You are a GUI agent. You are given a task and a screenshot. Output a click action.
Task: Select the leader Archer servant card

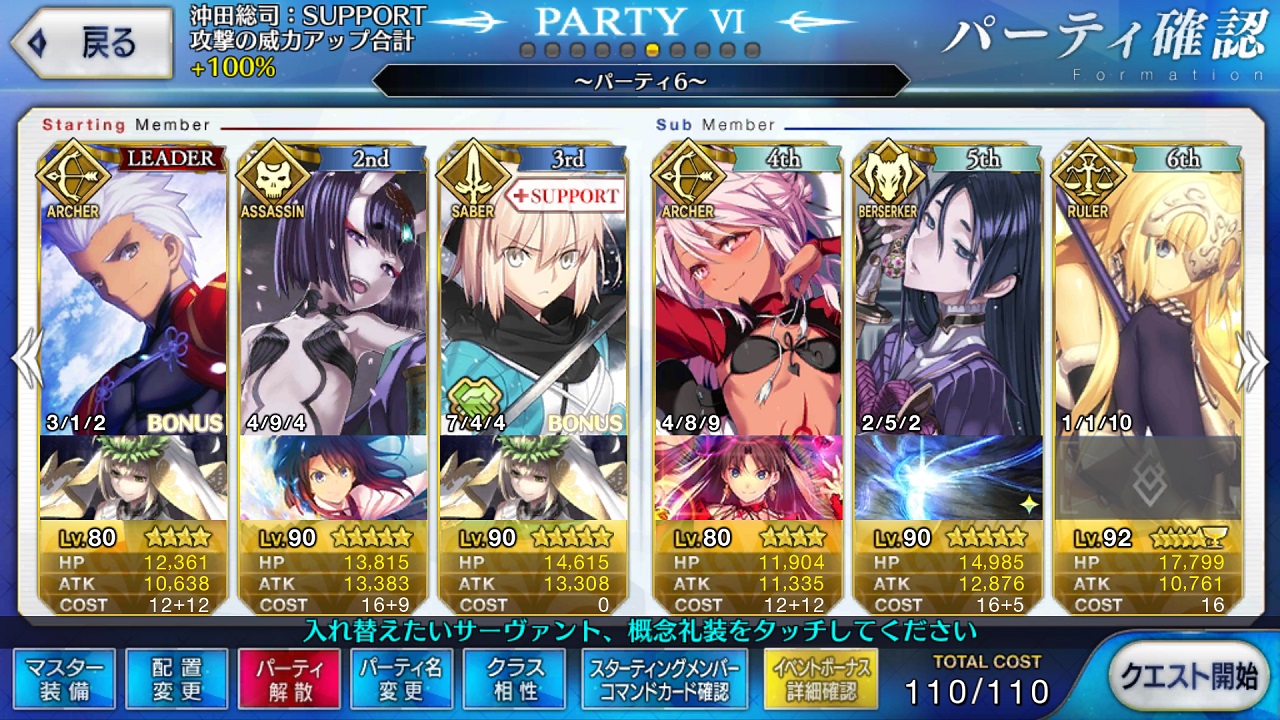pyautogui.click(x=133, y=290)
